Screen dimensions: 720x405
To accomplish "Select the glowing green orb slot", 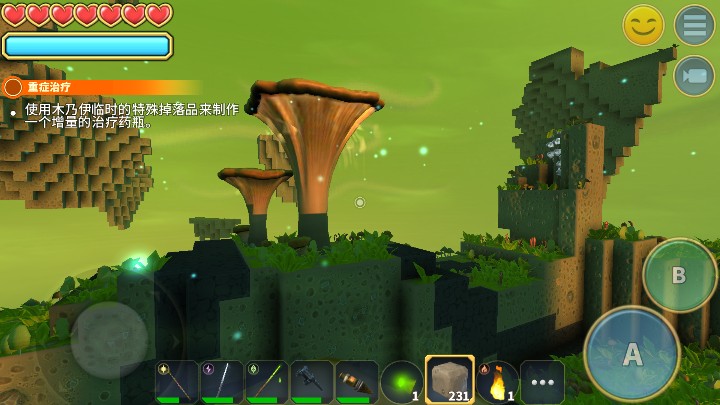I will pos(402,382).
